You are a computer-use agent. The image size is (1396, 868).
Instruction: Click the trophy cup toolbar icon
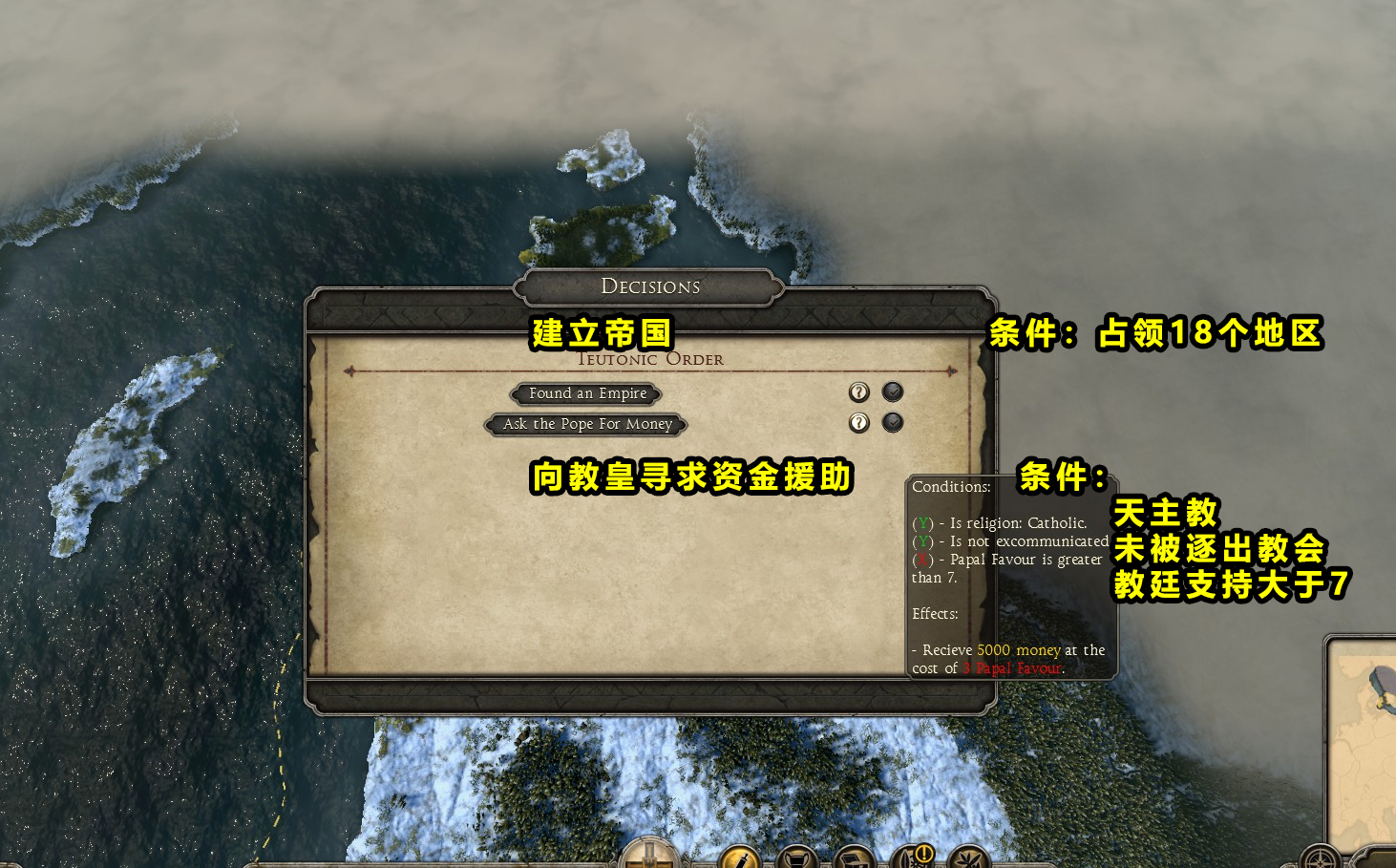[x=796, y=858]
